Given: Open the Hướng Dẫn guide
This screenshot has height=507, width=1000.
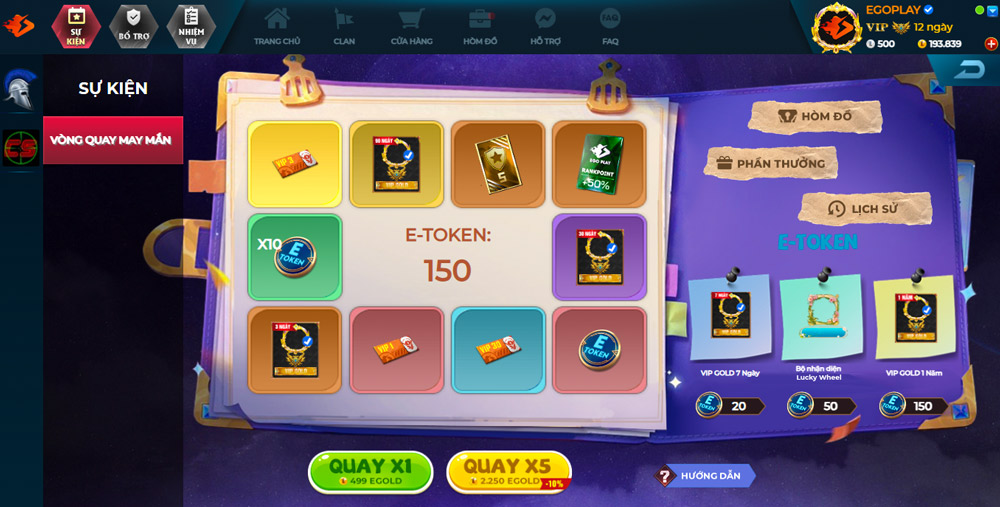Looking at the screenshot, I should tap(704, 476).
